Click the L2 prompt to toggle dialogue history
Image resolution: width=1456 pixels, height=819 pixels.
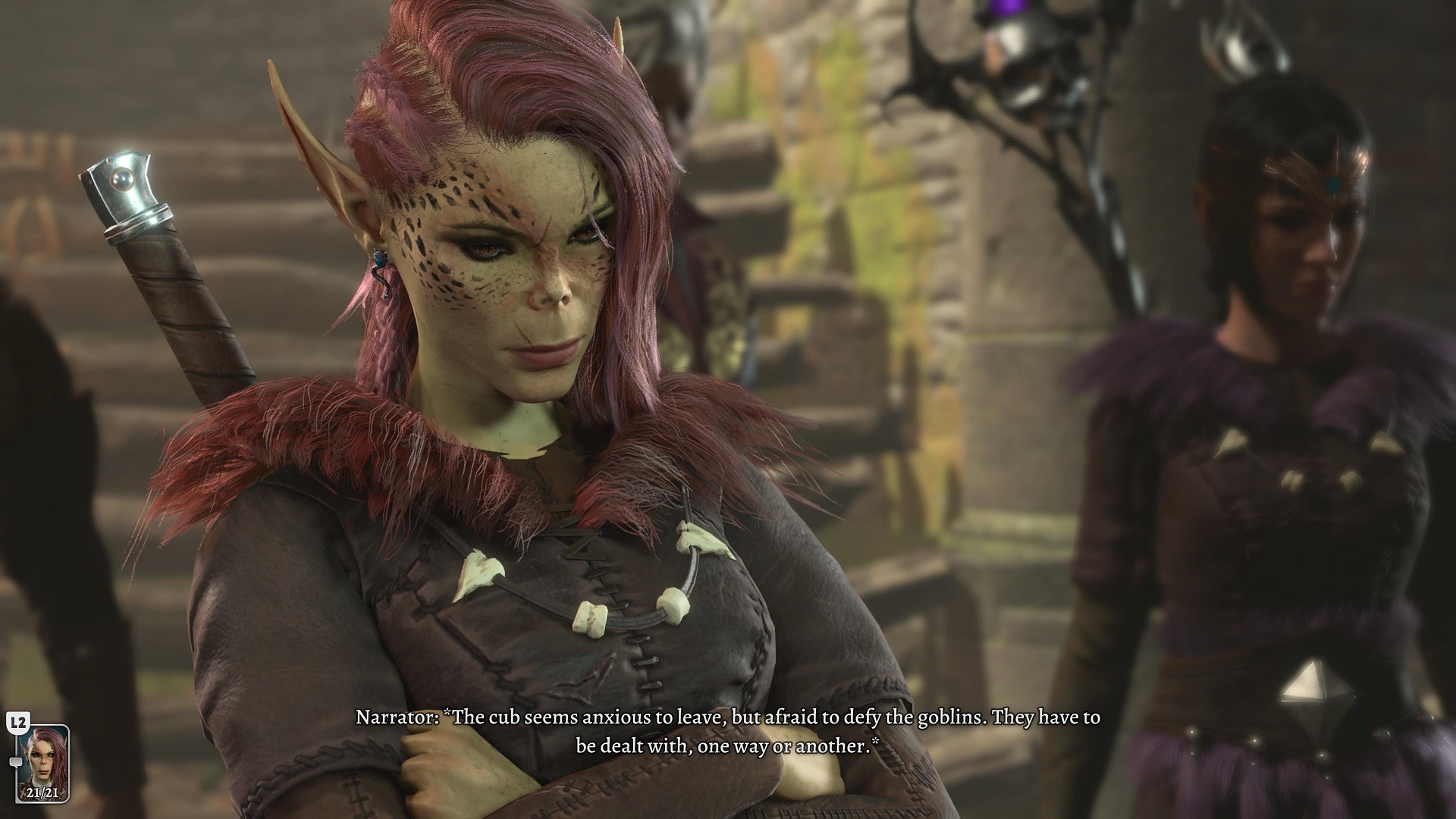pos(17,722)
